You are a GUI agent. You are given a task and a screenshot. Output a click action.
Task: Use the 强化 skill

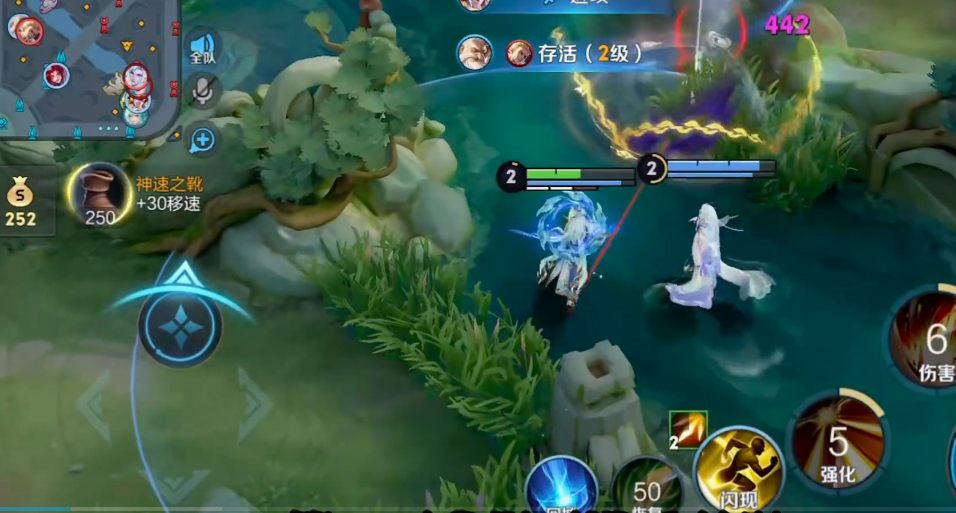coord(838,443)
